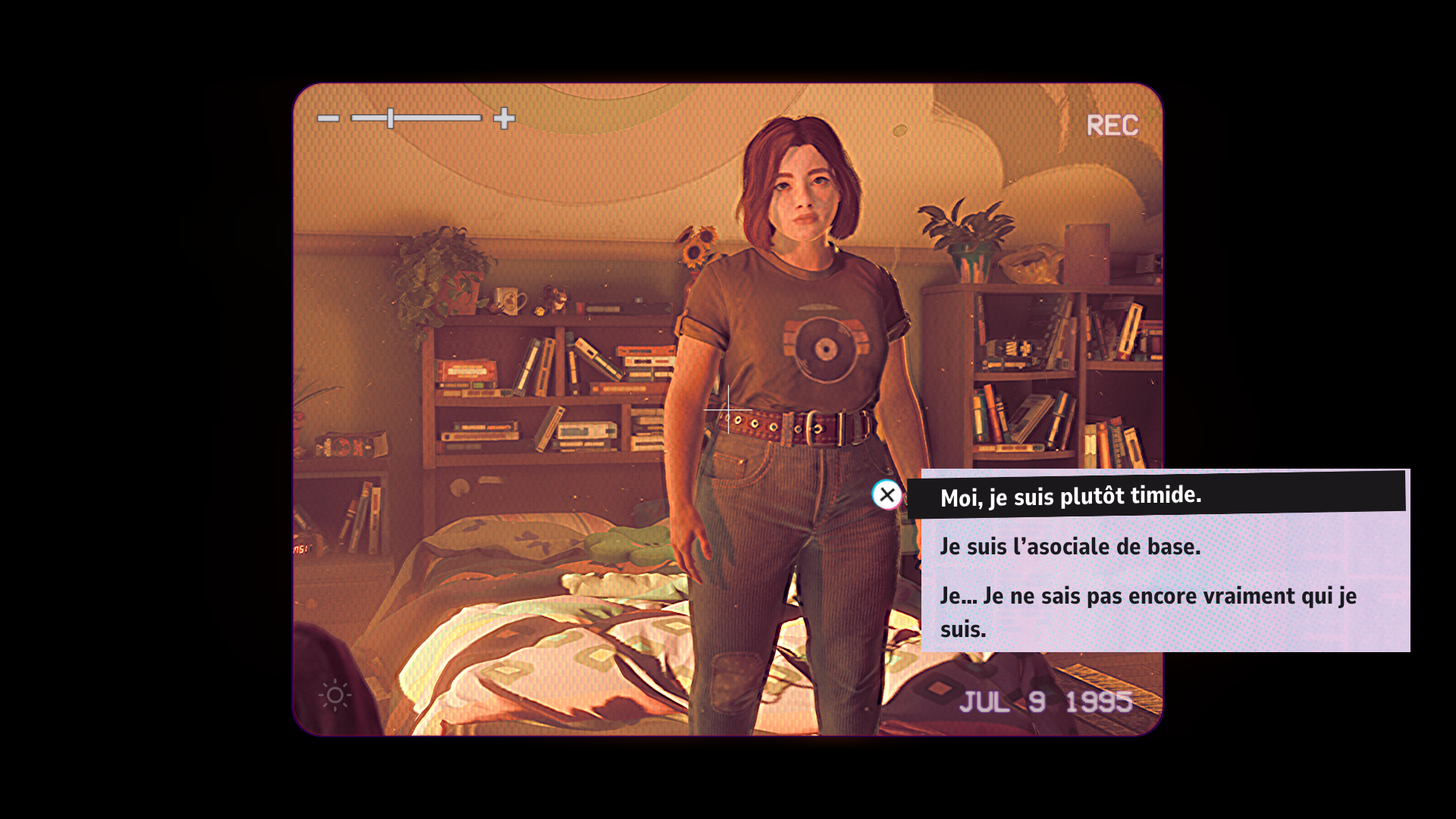Toggle the brightness sun icon
This screenshot has height=819, width=1456.
pos(335,695)
